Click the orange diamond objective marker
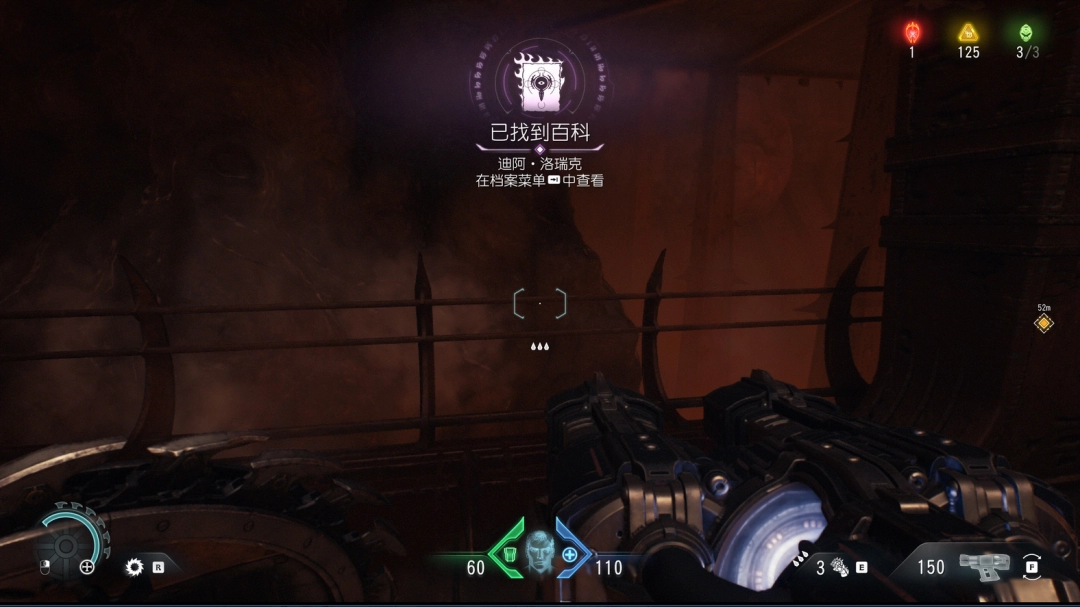Image resolution: width=1080 pixels, height=607 pixels. [1043, 323]
